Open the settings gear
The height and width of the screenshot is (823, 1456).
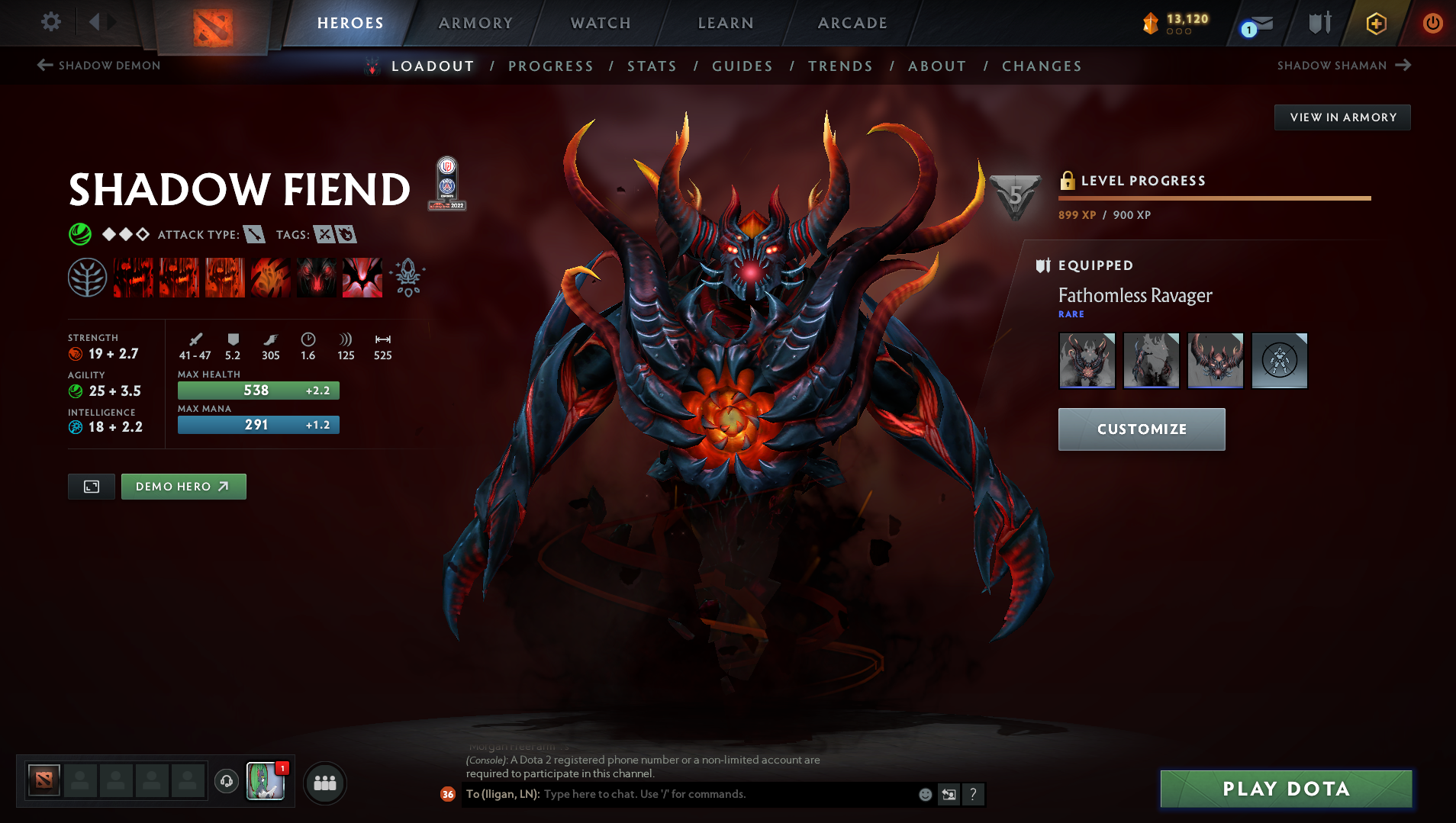point(50,22)
